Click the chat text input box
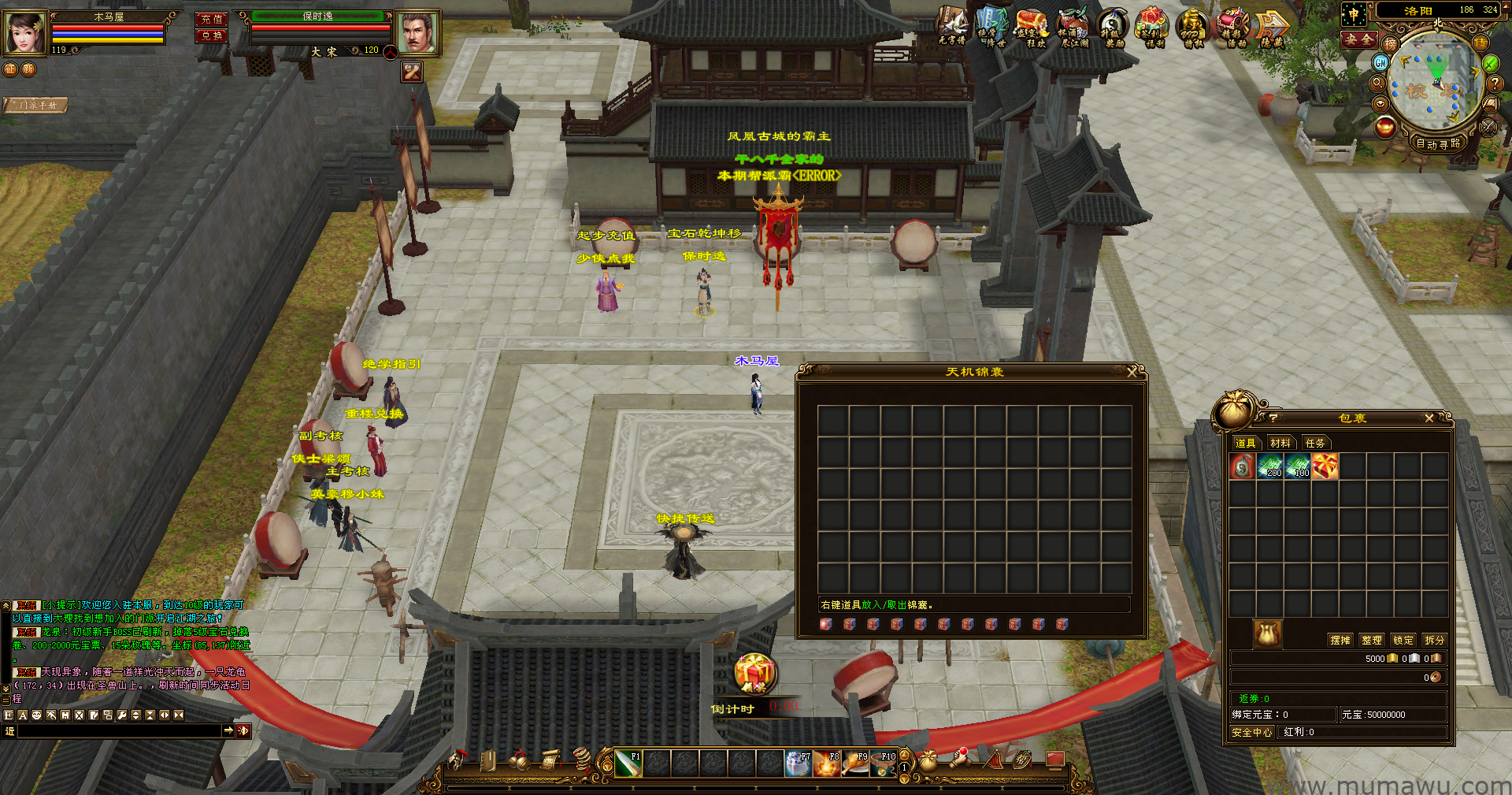Screen dimensions: 1512x795 118,731
